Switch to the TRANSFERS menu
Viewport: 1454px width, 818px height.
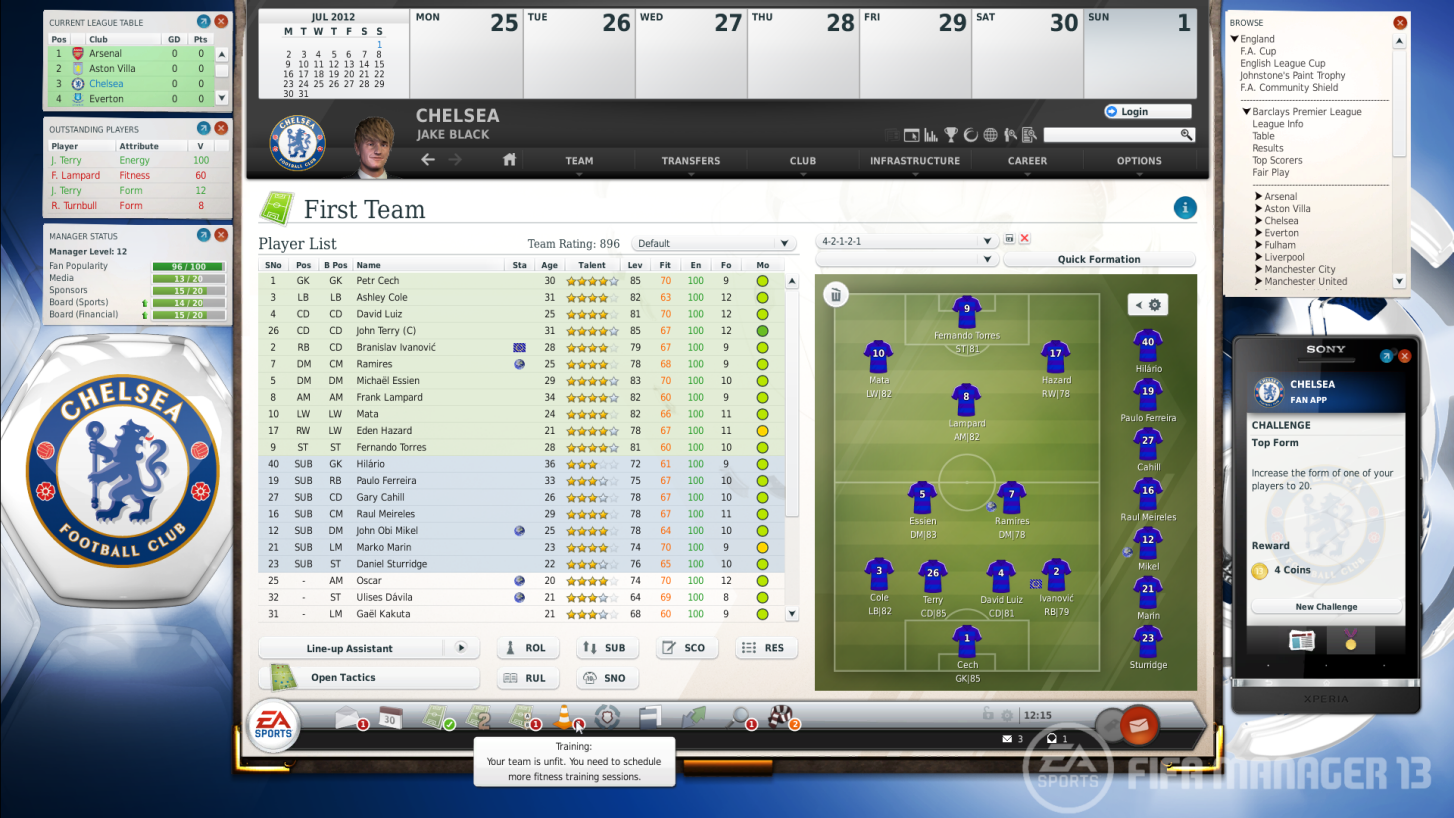[x=691, y=160]
